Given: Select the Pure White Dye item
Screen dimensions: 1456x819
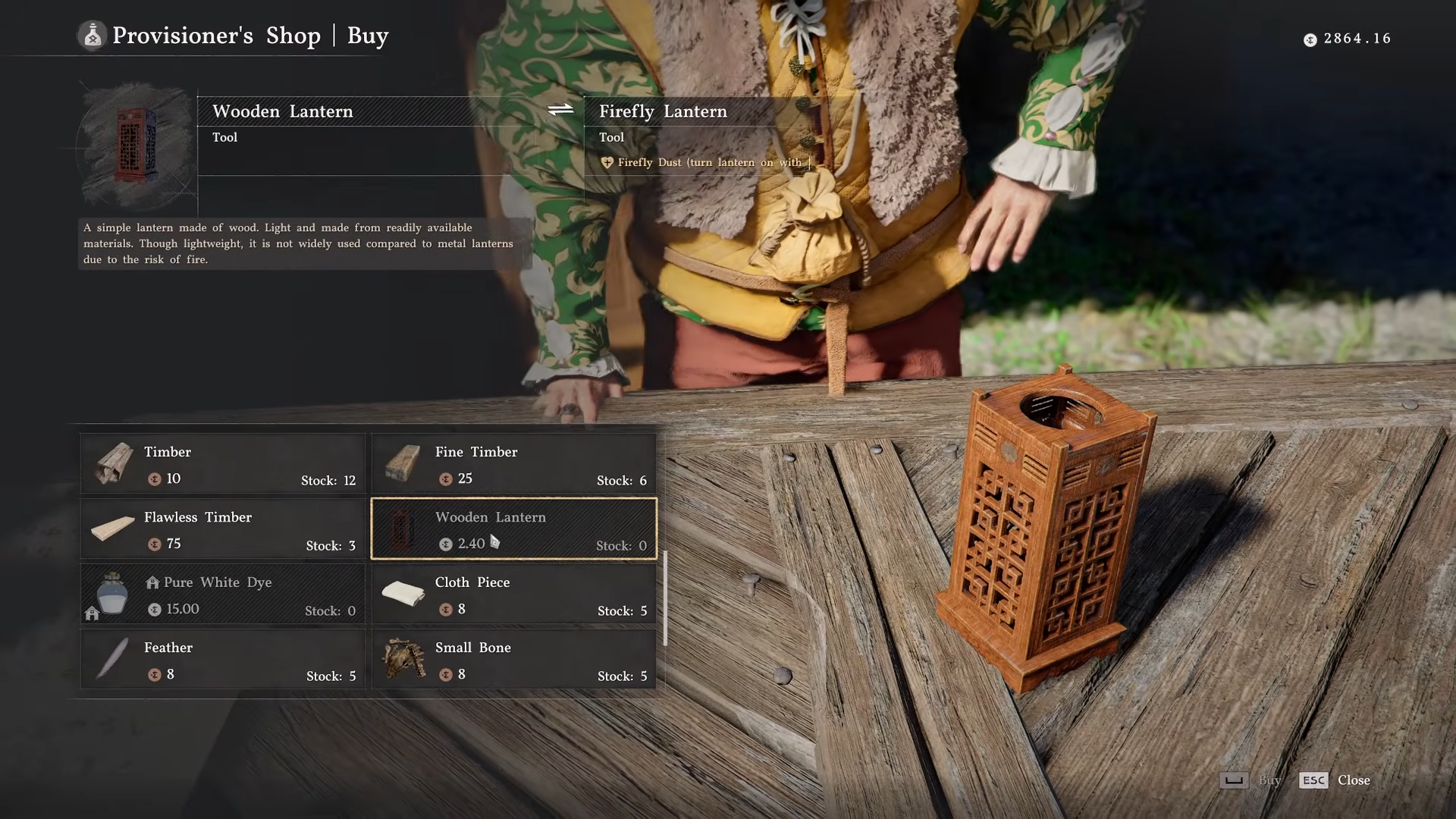Looking at the screenshot, I should [223, 595].
